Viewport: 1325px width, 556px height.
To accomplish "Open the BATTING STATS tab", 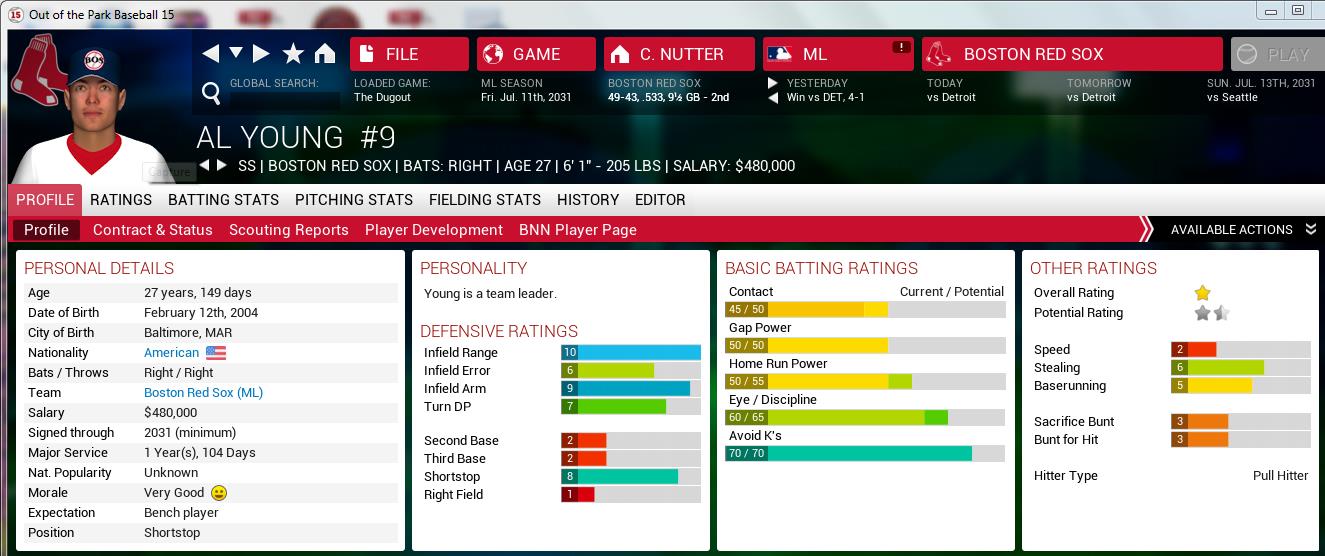I will 223,200.
